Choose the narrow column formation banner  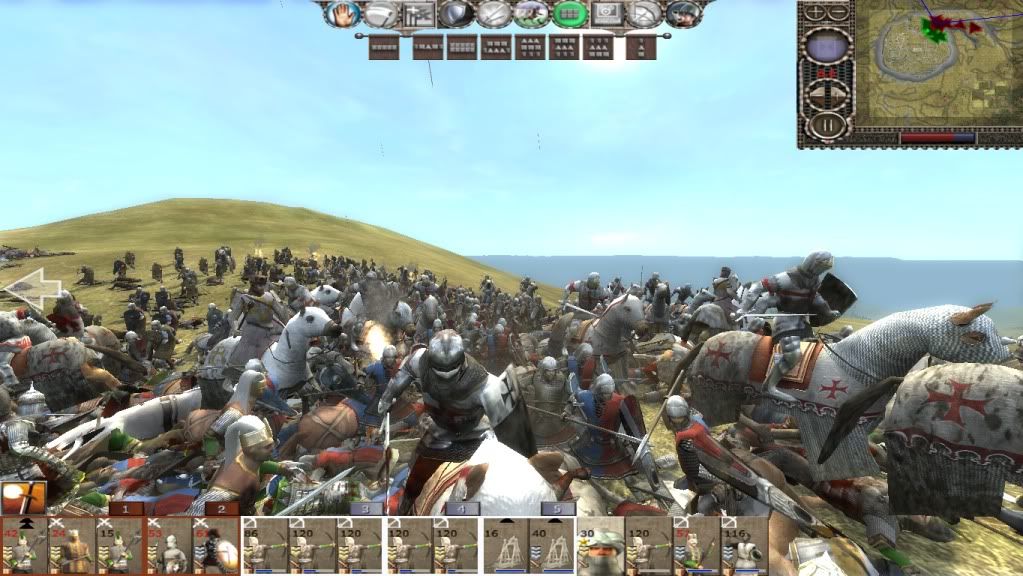point(641,46)
